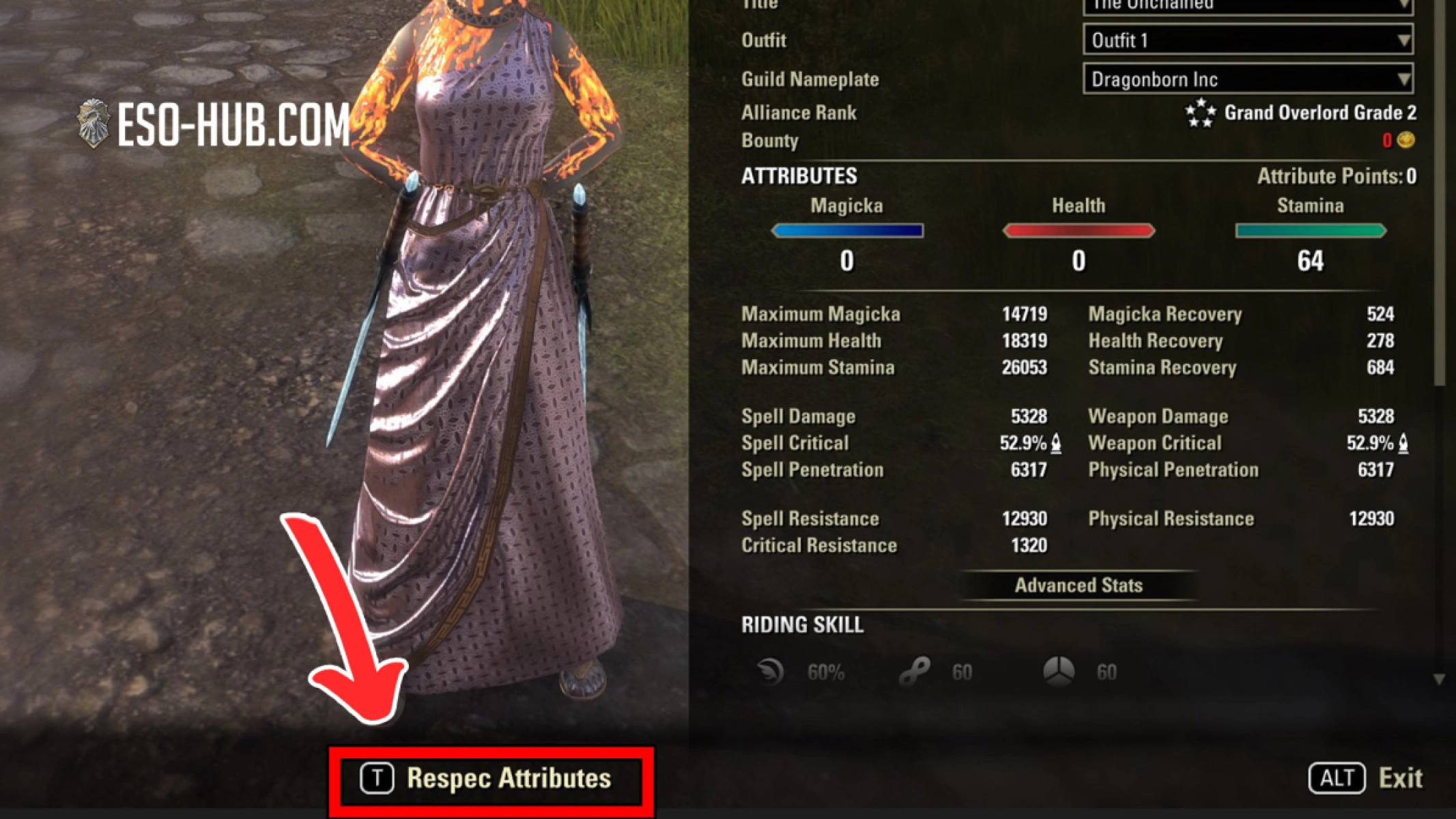Click the ALT keybind icon beside Exit
Image resolution: width=1456 pixels, height=819 pixels.
click(1336, 777)
